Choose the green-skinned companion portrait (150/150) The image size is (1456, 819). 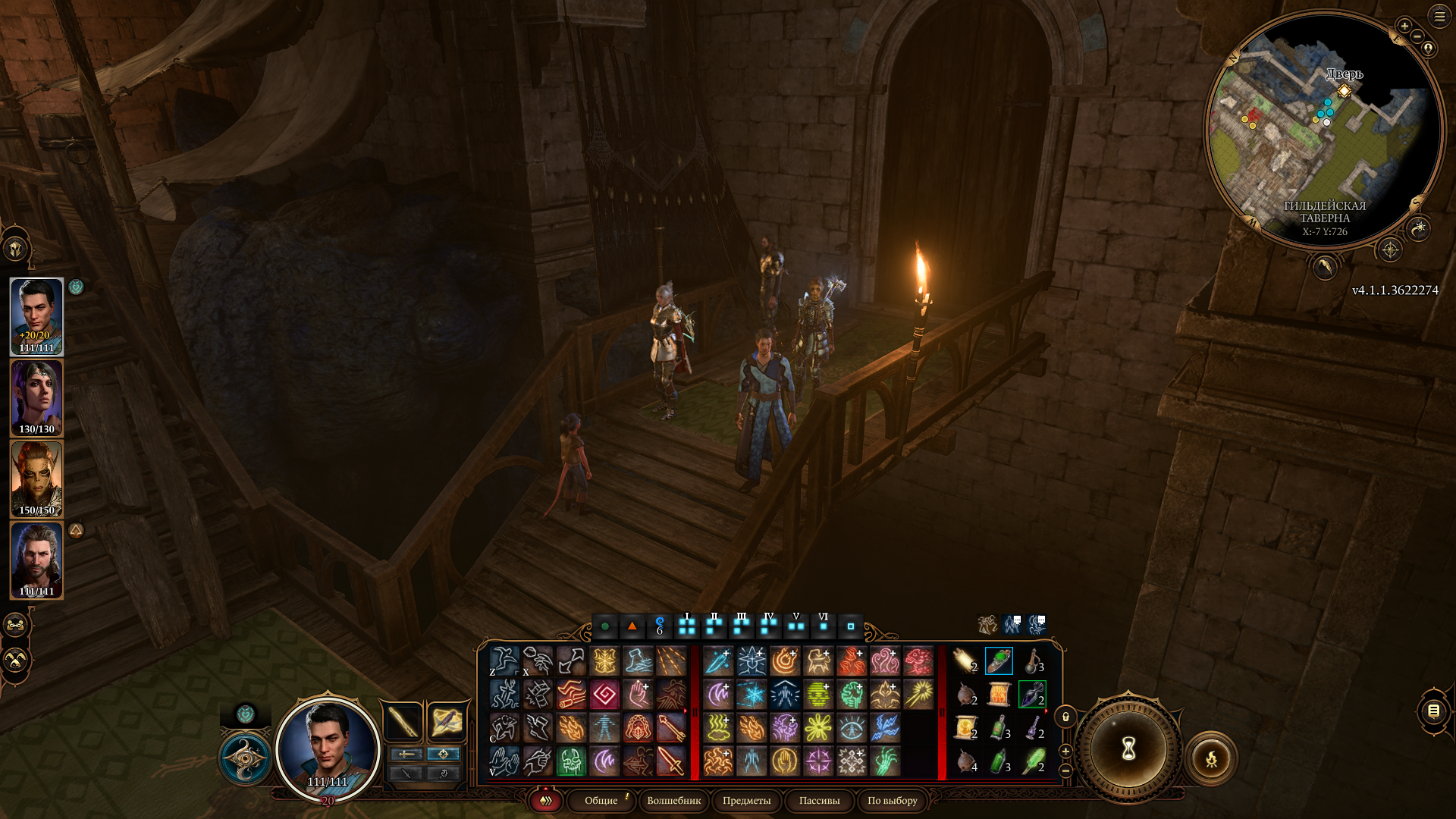36,479
